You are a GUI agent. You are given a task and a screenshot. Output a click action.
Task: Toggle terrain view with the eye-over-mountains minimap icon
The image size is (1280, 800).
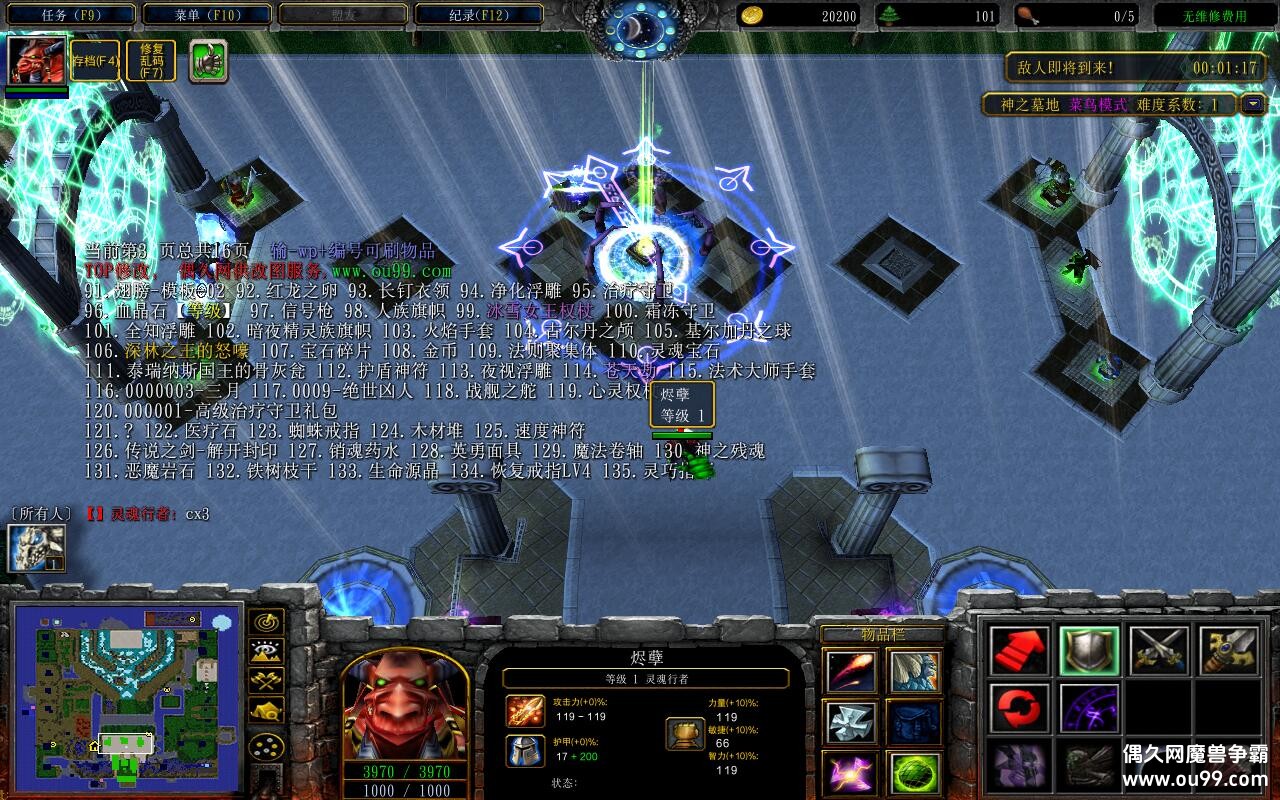[x=265, y=650]
